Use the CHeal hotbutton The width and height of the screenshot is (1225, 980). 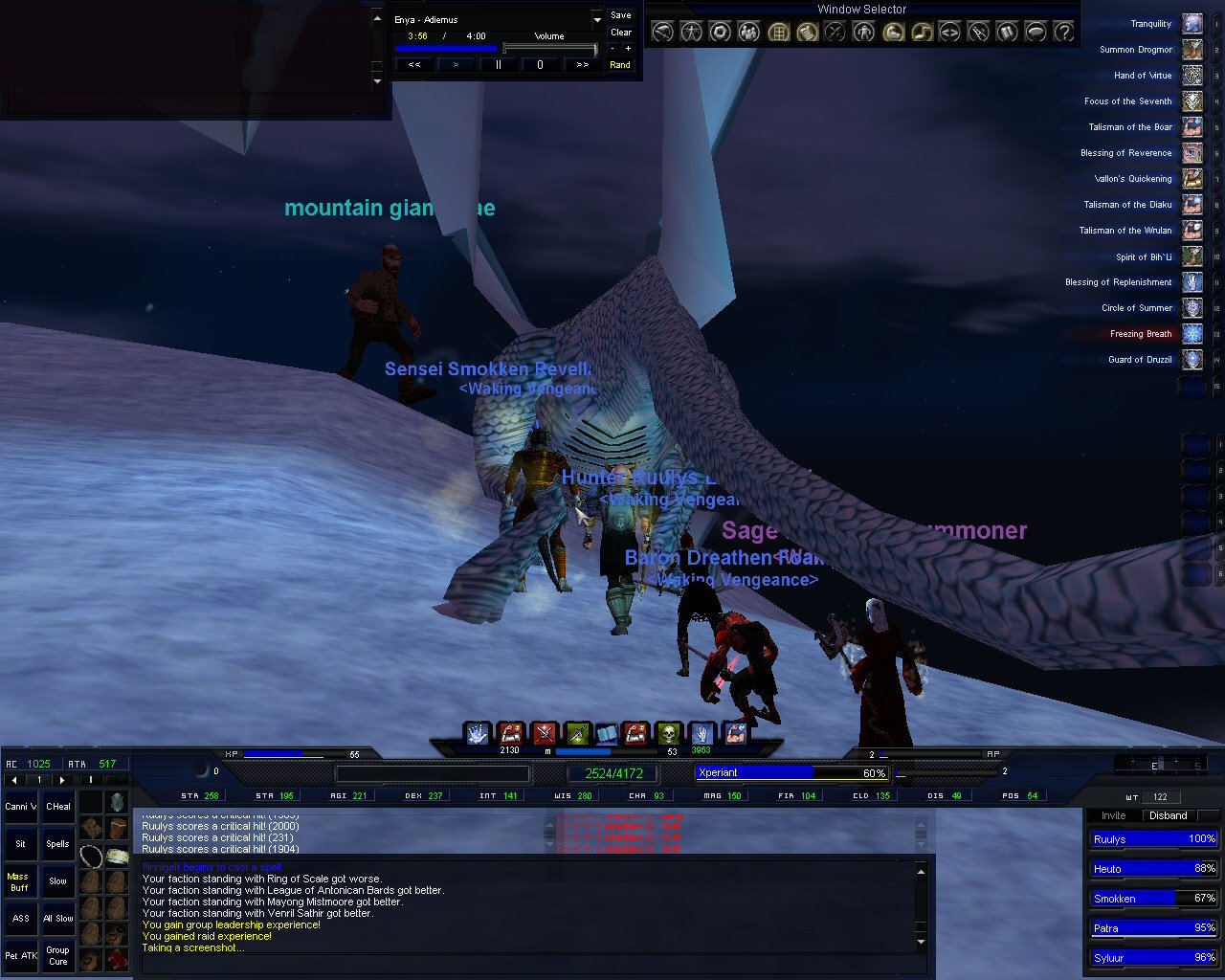[x=58, y=807]
